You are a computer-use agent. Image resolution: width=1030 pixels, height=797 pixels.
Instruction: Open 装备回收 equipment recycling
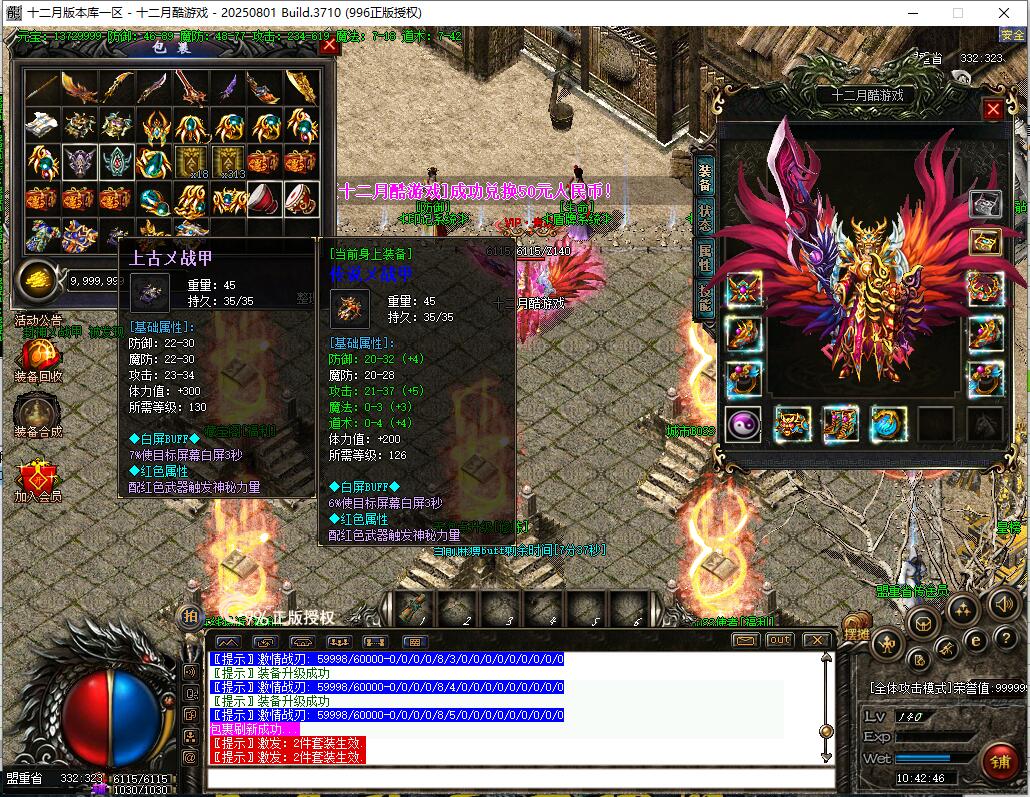pos(38,356)
